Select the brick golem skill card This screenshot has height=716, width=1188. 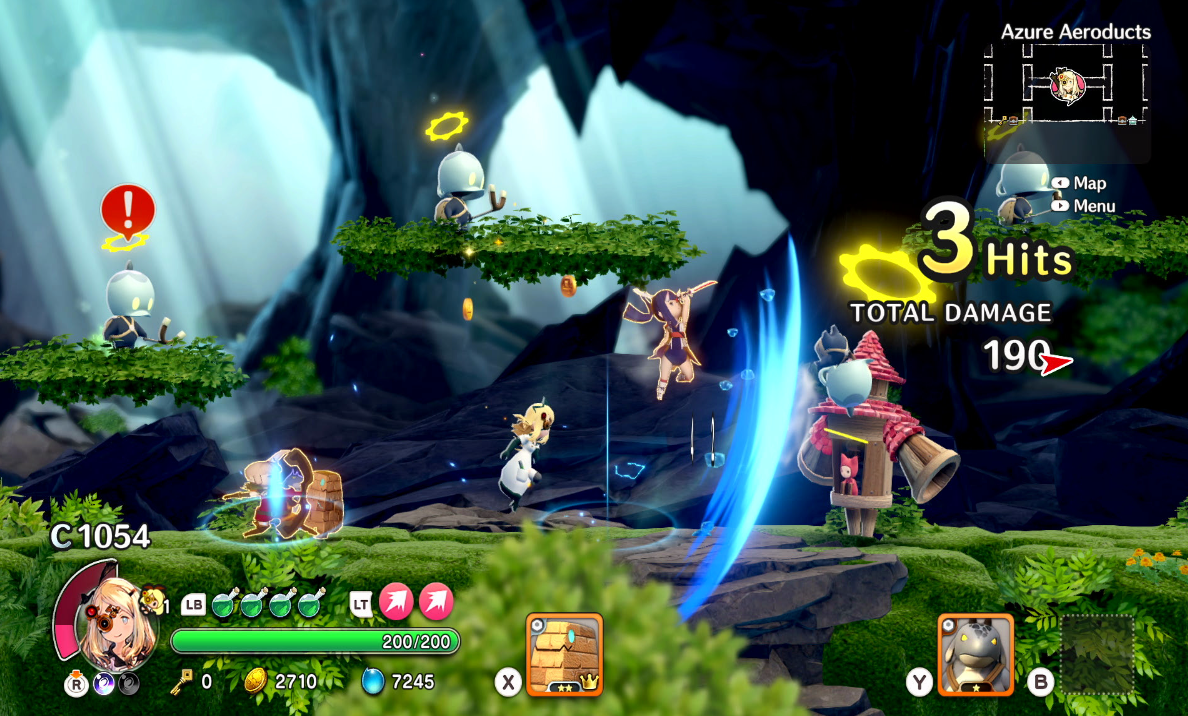click(564, 653)
